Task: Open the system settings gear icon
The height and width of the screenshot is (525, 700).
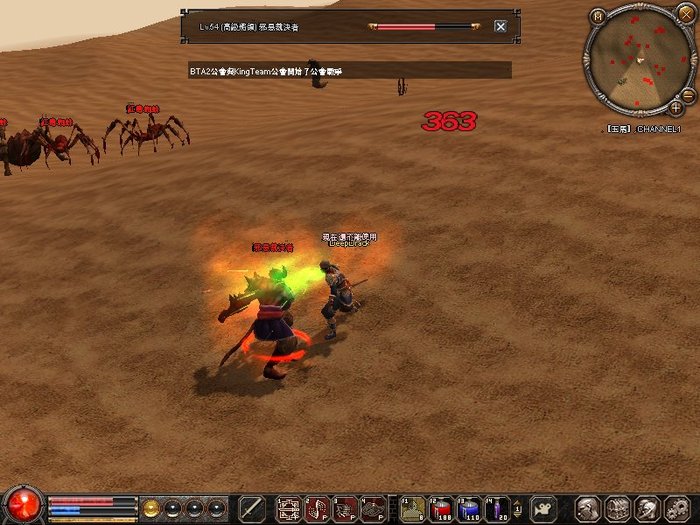Action: [677, 508]
